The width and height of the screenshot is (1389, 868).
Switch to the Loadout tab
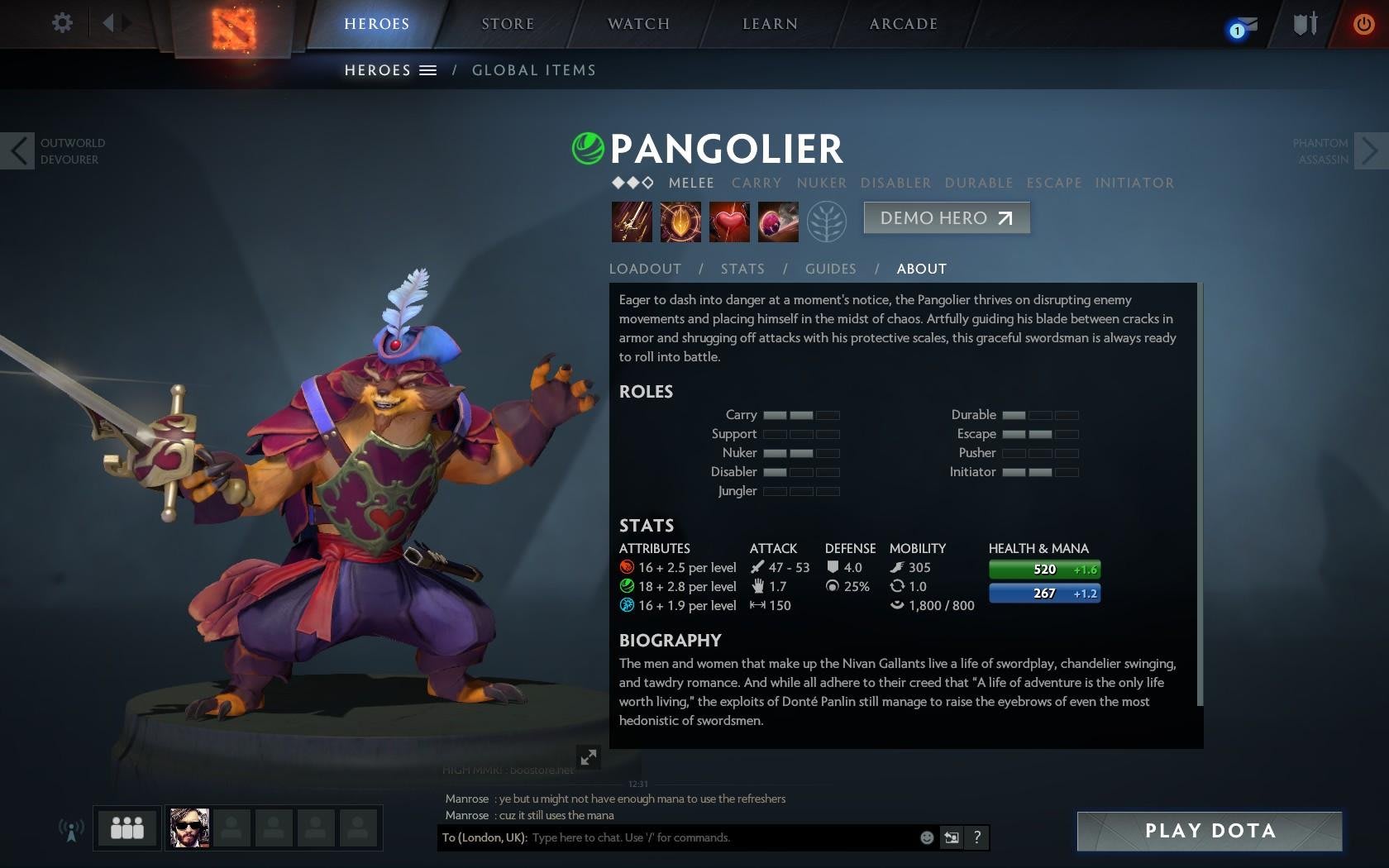[645, 269]
